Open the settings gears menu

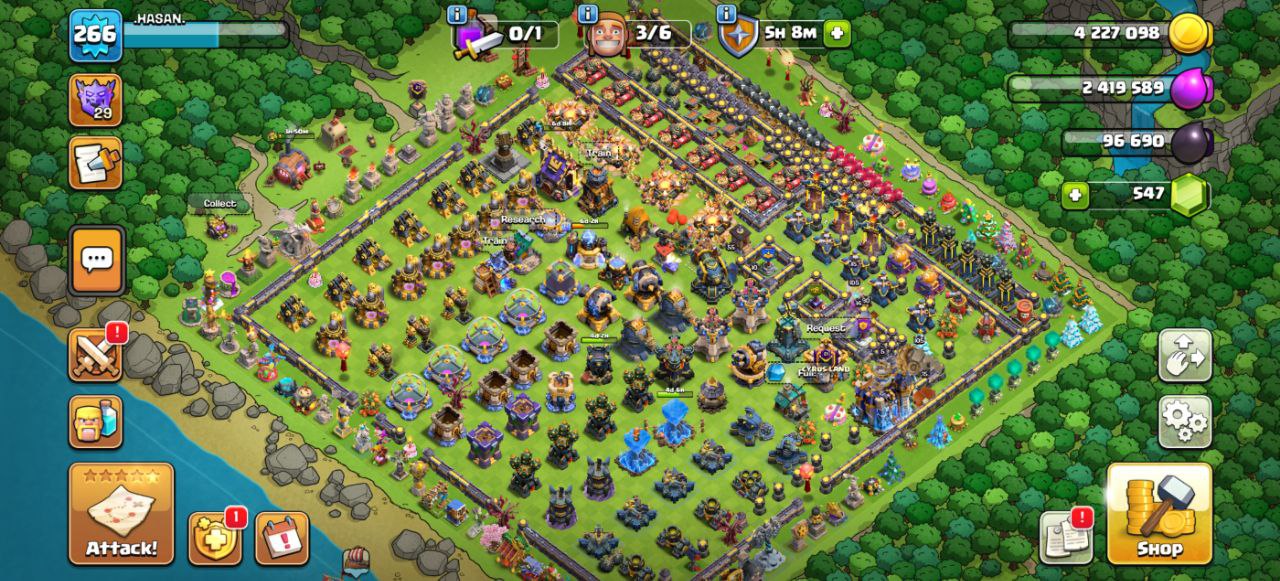tap(1185, 422)
